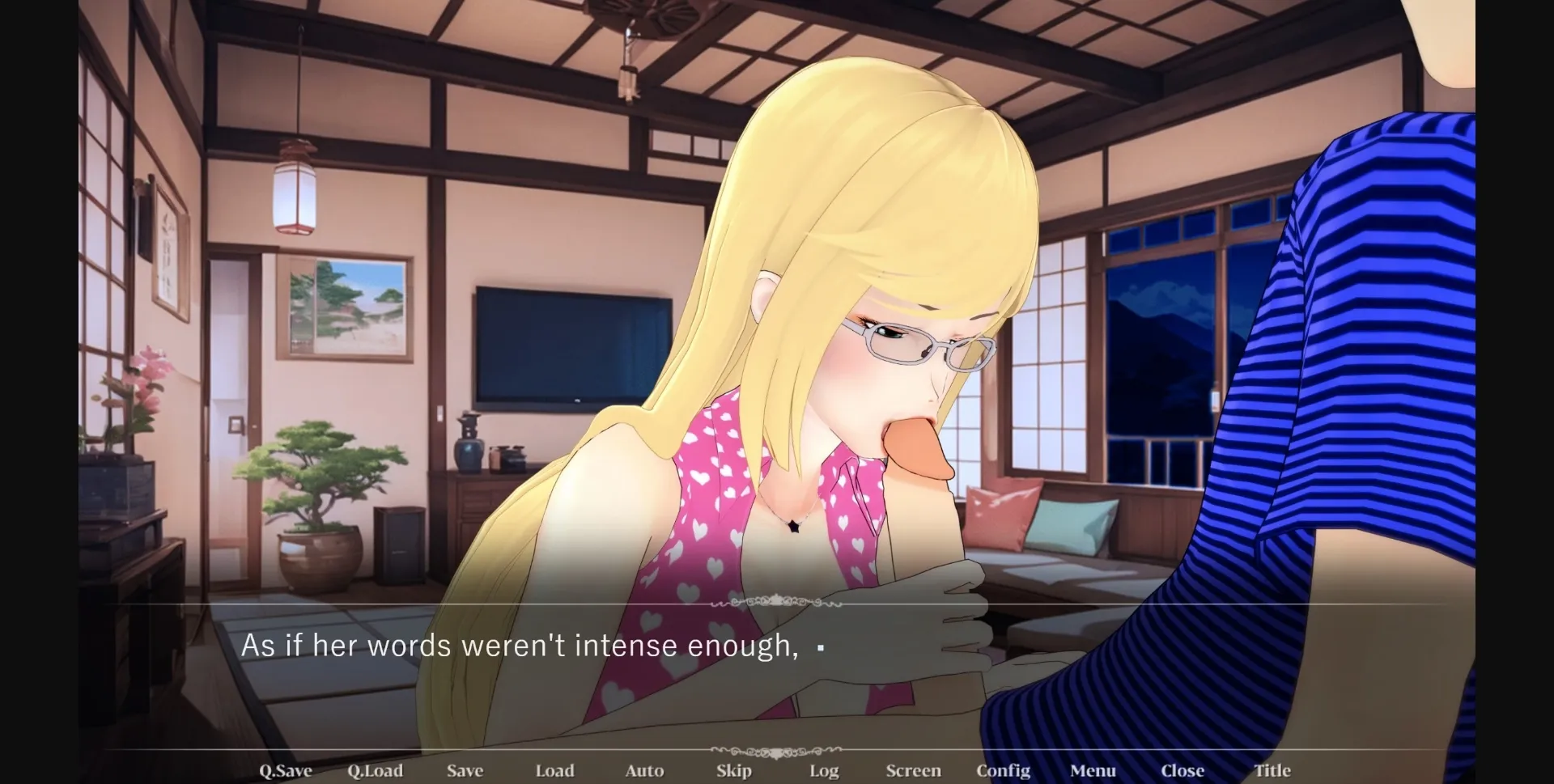Click the striped-shirt character to advance
The image size is (1554, 784).
coord(1376,324)
